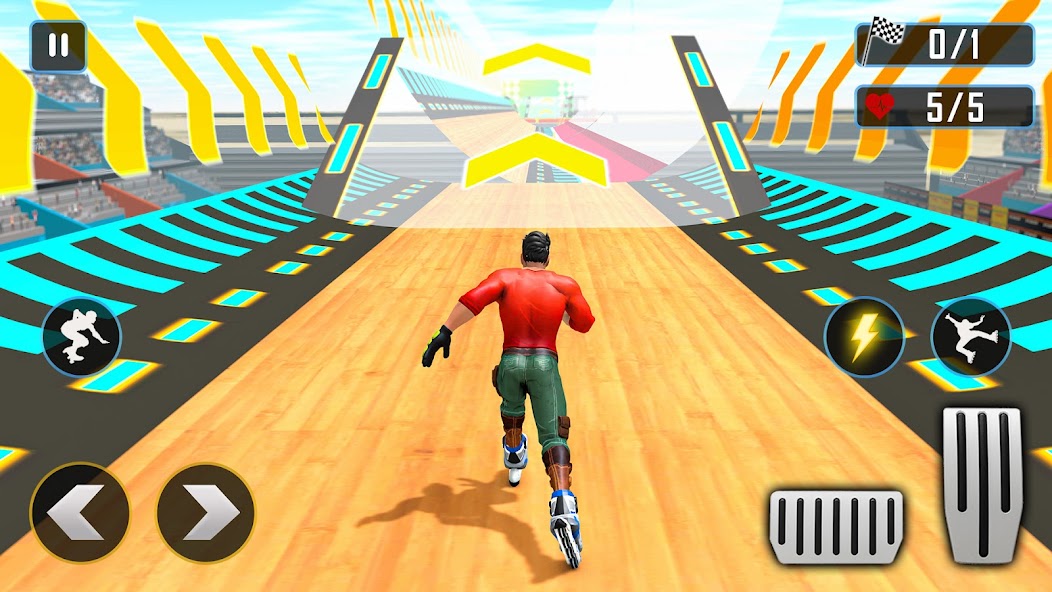The height and width of the screenshot is (592, 1052).
Task: Hit the wide brake pedal
Action: 836,527
